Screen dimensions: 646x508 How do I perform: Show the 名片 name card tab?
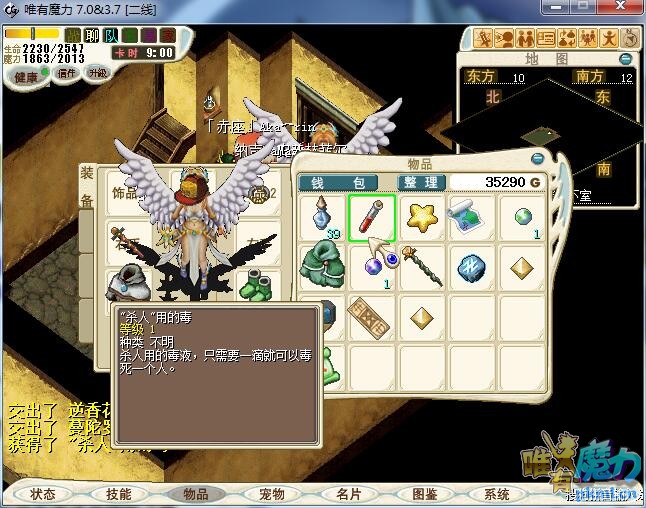click(348, 494)
